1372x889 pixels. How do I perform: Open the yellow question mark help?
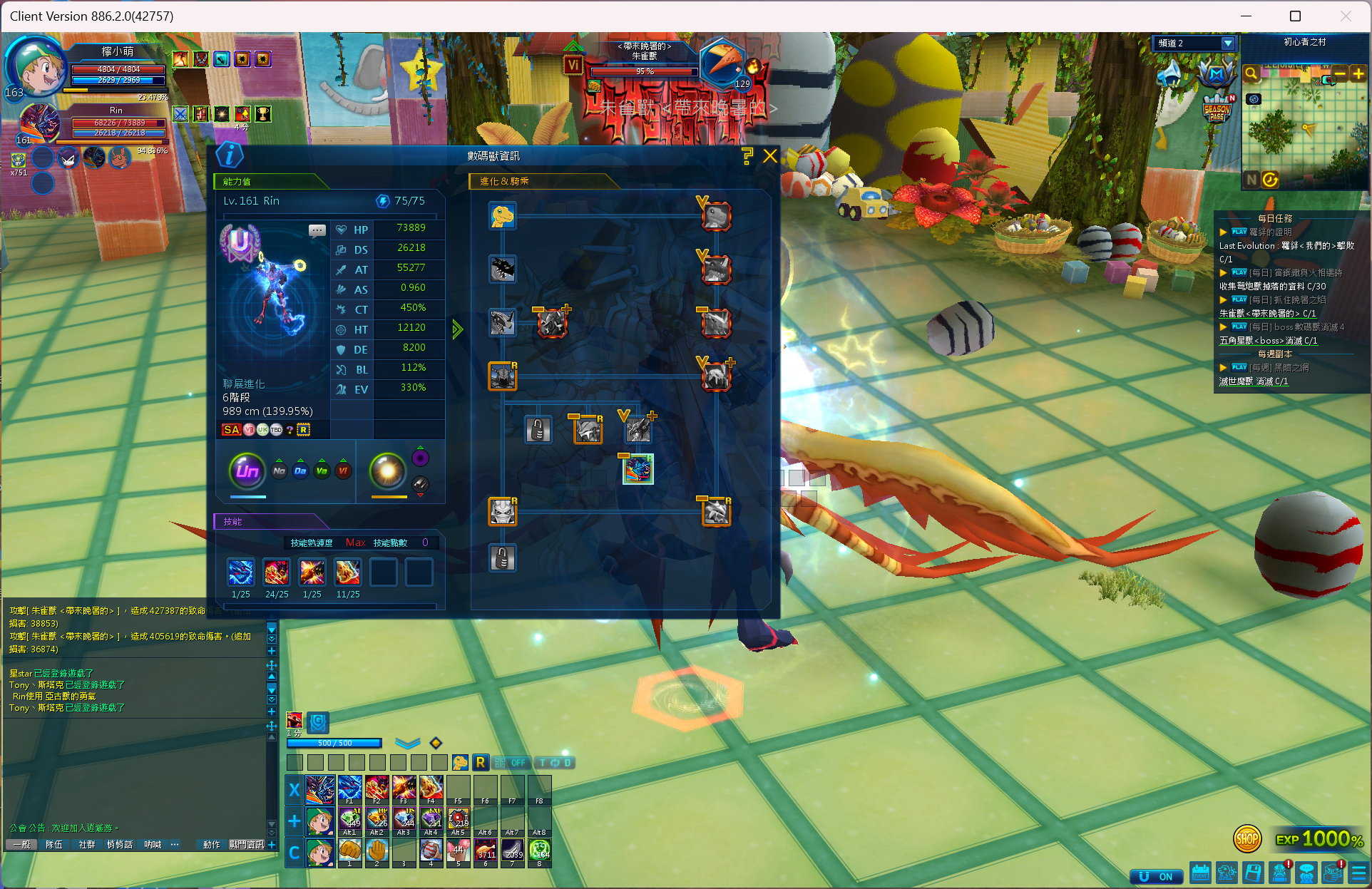coord(747,156)
